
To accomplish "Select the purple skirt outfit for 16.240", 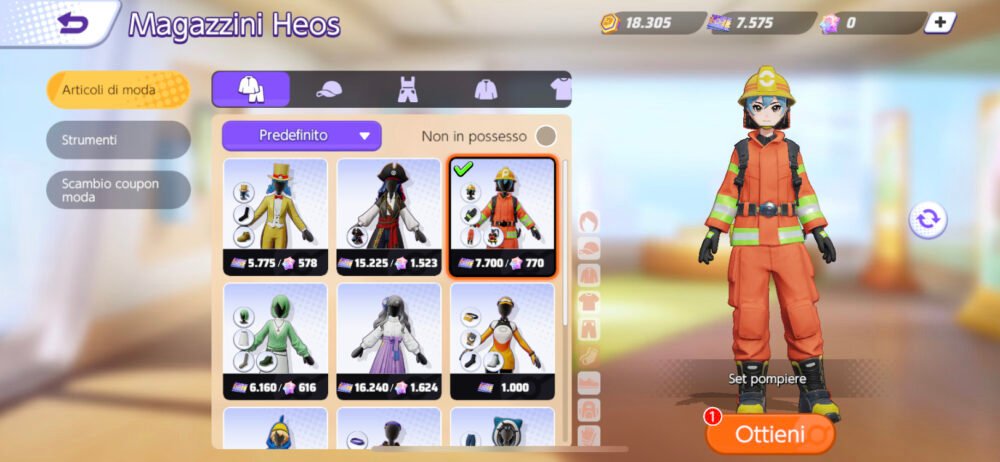I will 389,340.
